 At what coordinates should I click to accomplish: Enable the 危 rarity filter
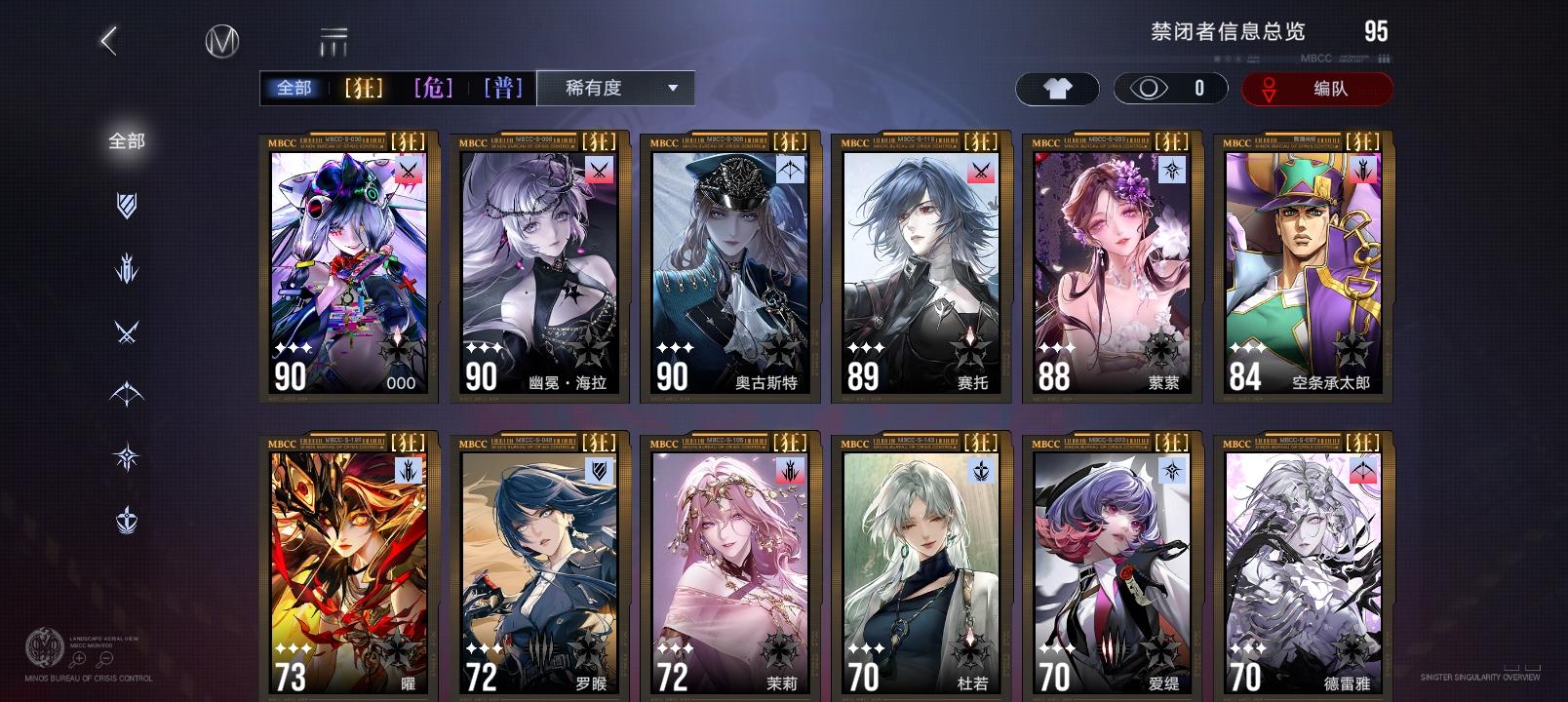433,88
